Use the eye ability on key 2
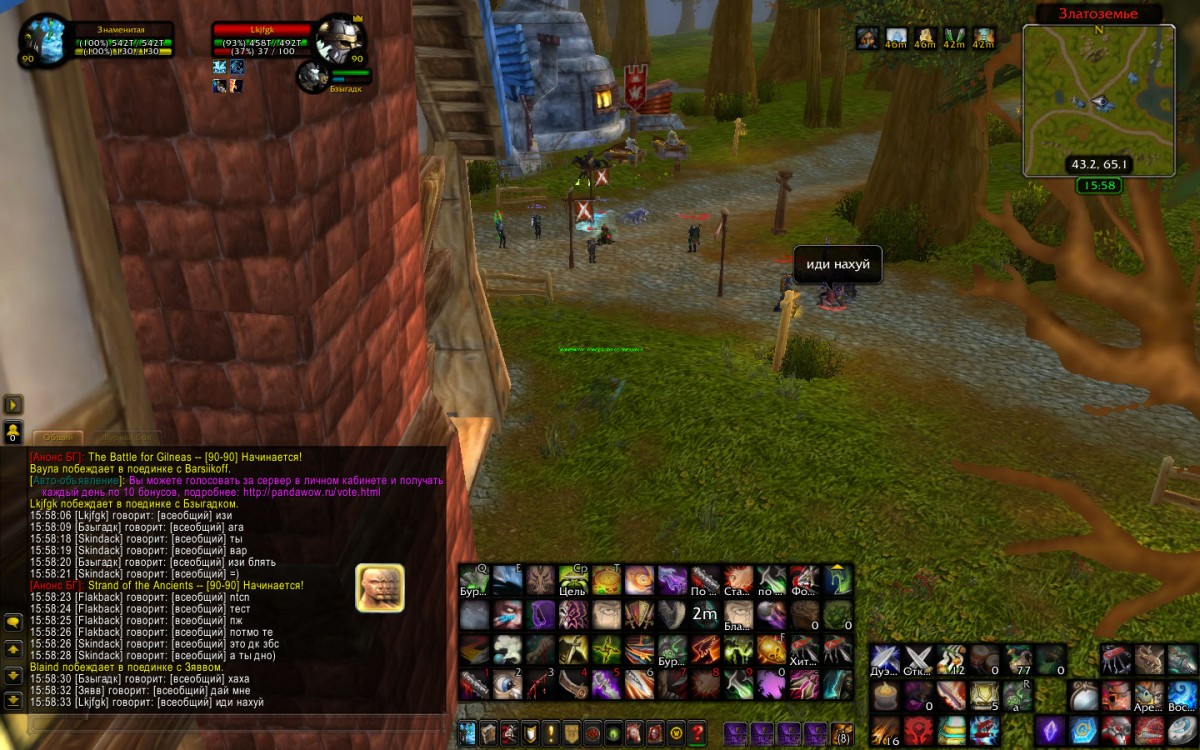The height and width of the screenshot is (750, 1200). coord(507,684)
